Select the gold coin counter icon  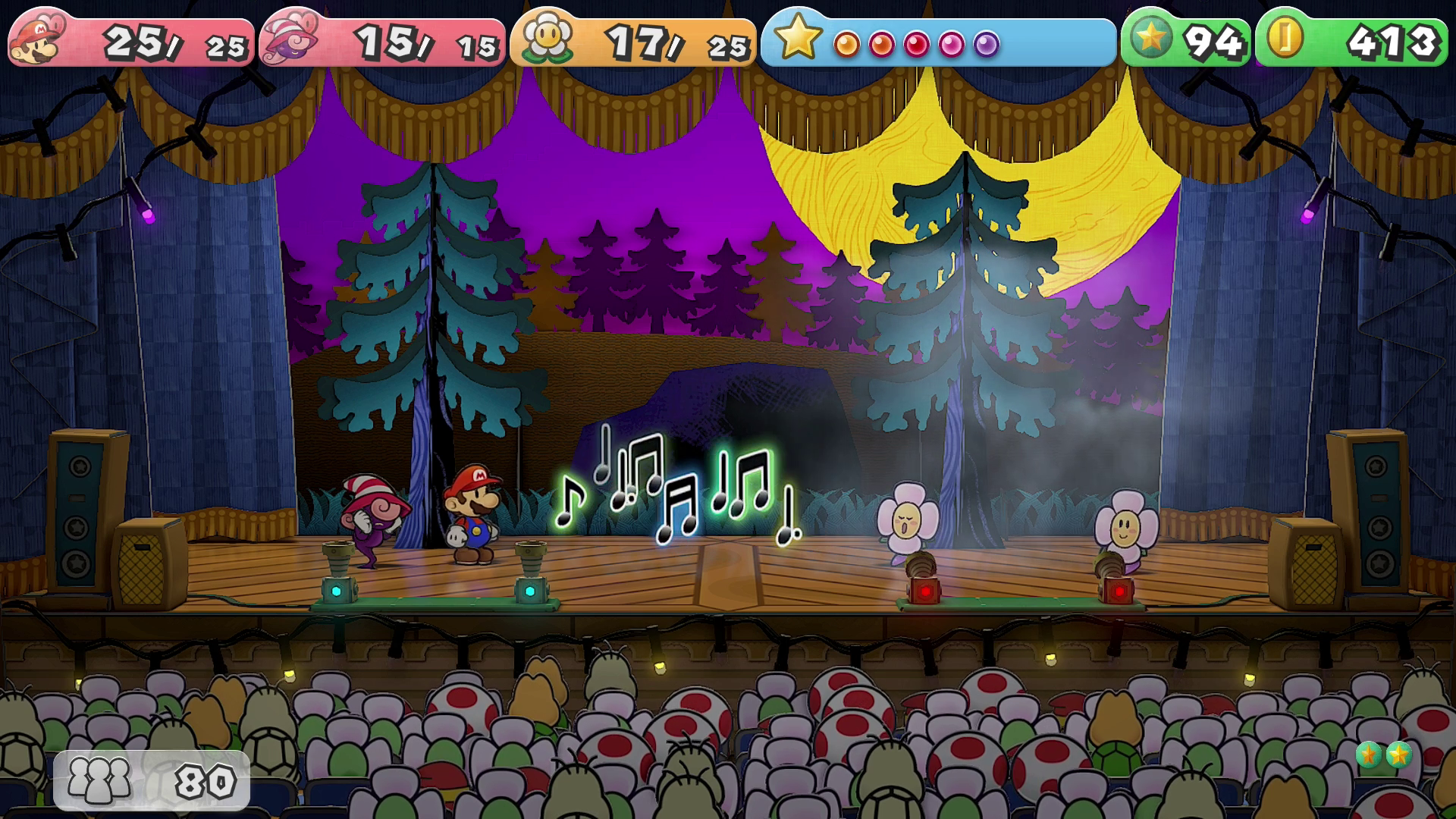coord(1285,38)
